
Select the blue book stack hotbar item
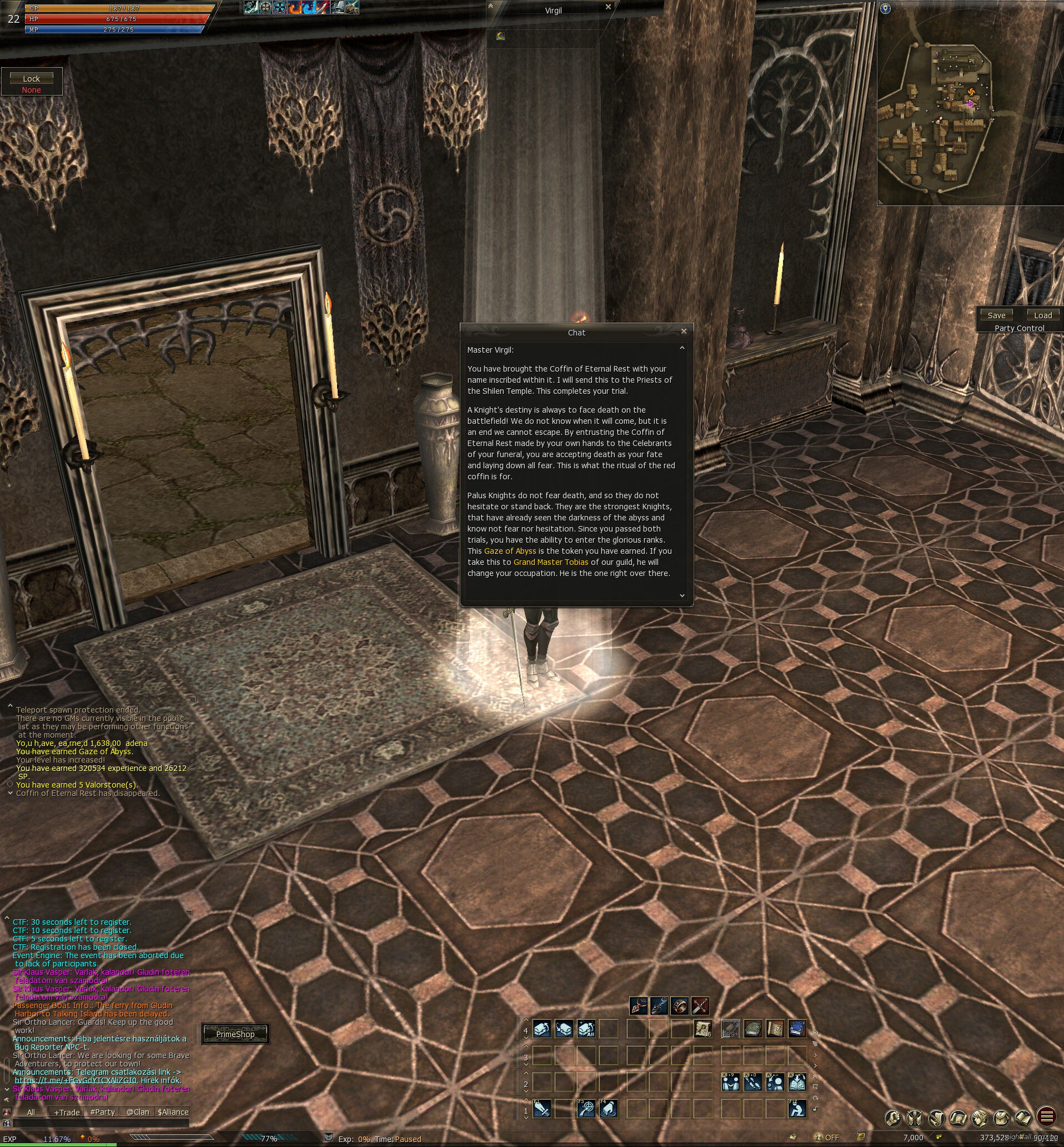click(797, 1028)
